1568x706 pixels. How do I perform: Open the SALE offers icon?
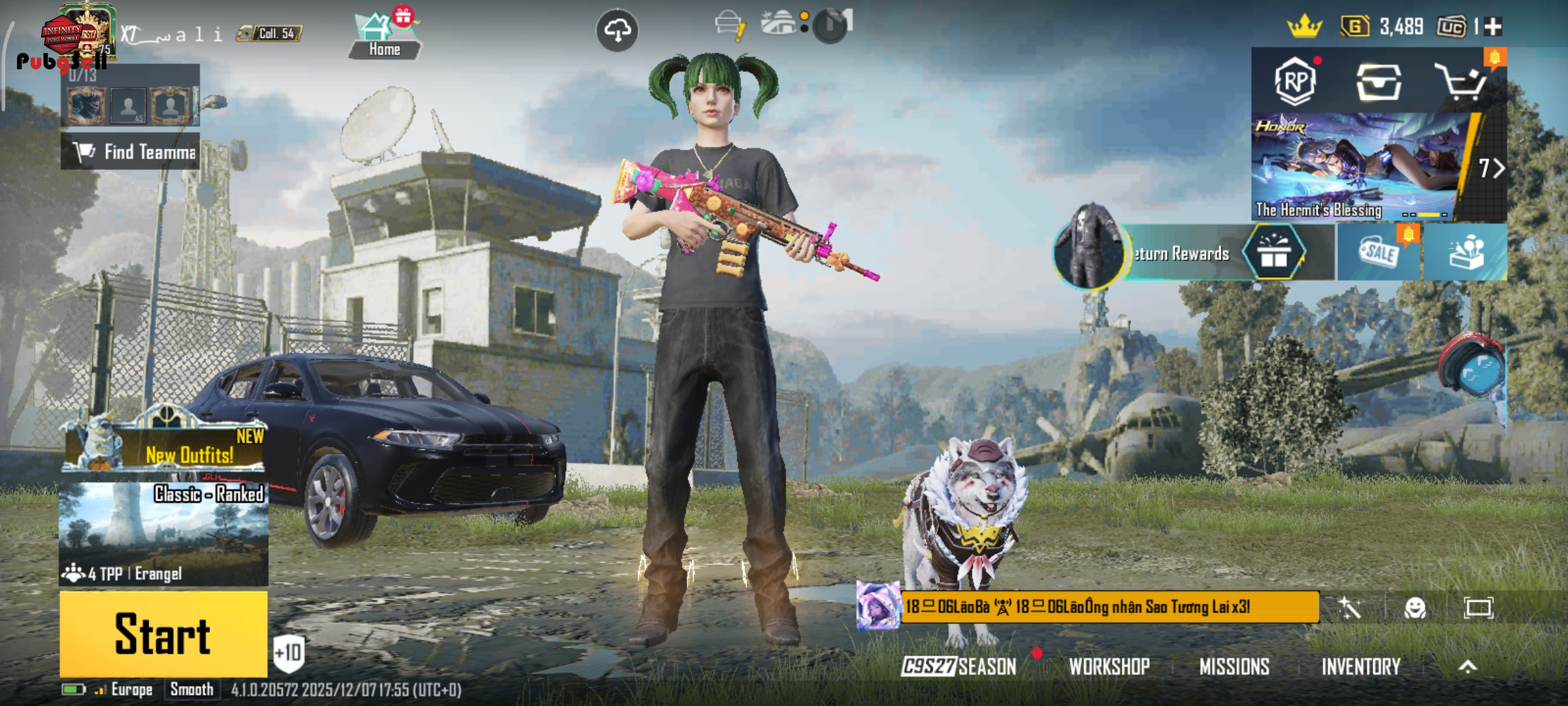click(x=1379, y=252)
